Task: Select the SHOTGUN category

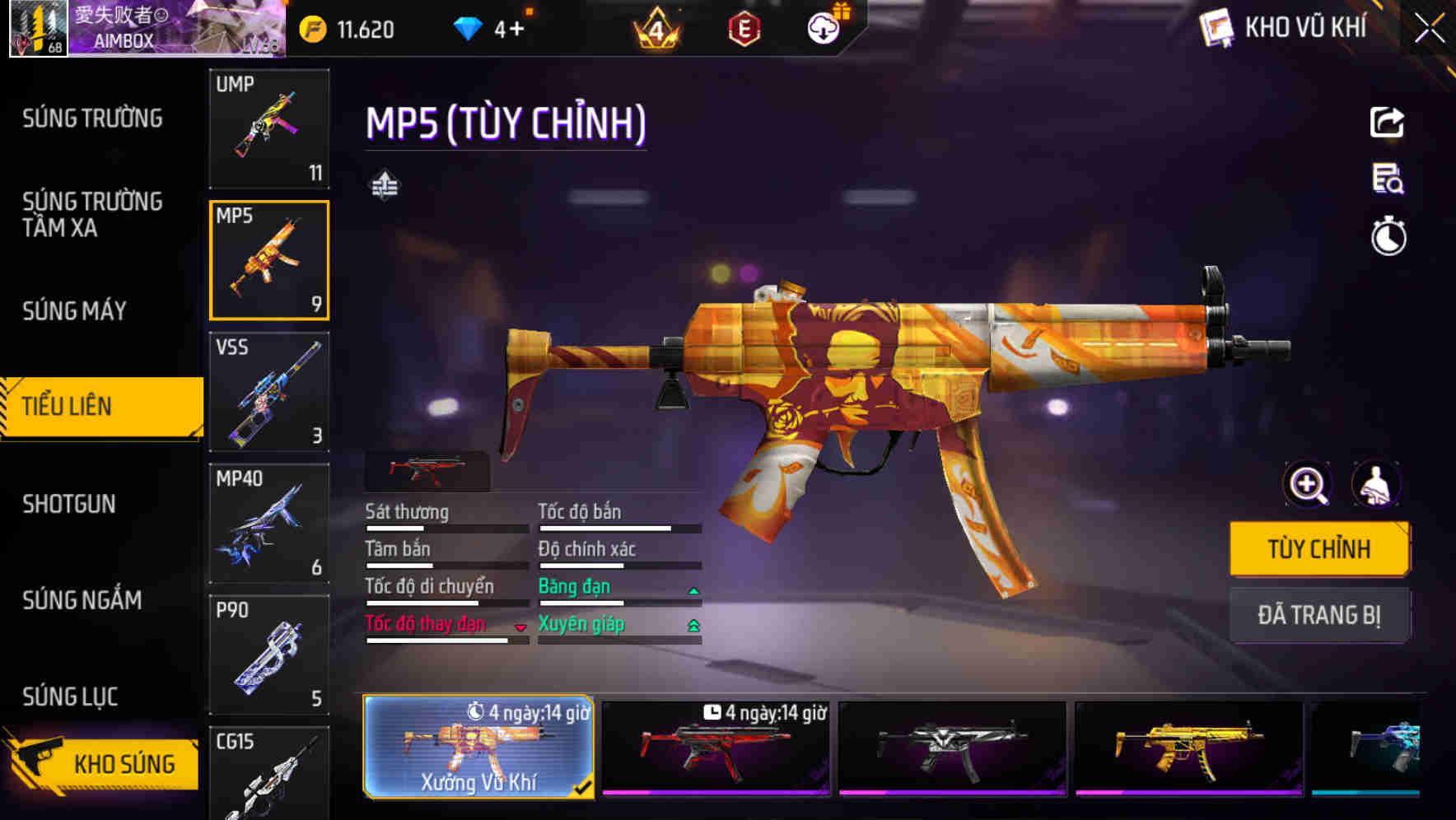Action: (69, 504)
